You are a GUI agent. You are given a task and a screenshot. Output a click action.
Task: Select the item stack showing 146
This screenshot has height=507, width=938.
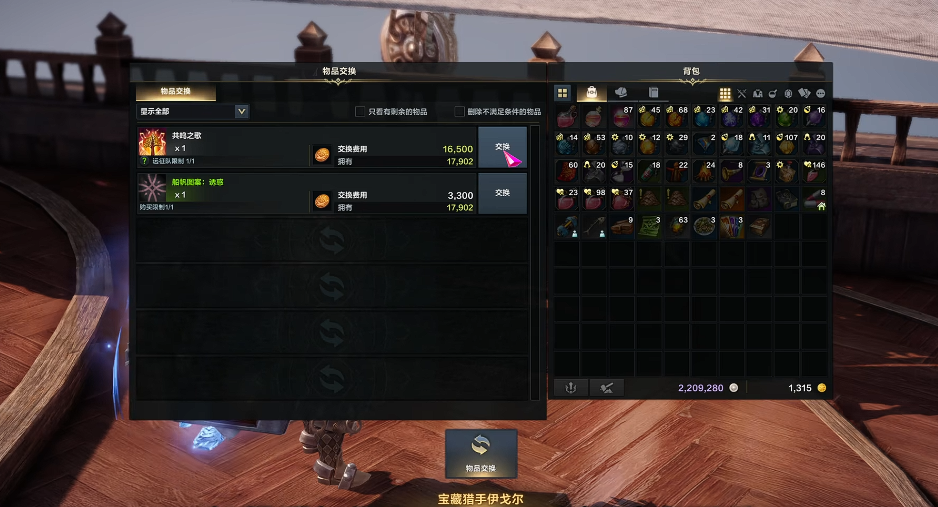[x=815, y=171]
